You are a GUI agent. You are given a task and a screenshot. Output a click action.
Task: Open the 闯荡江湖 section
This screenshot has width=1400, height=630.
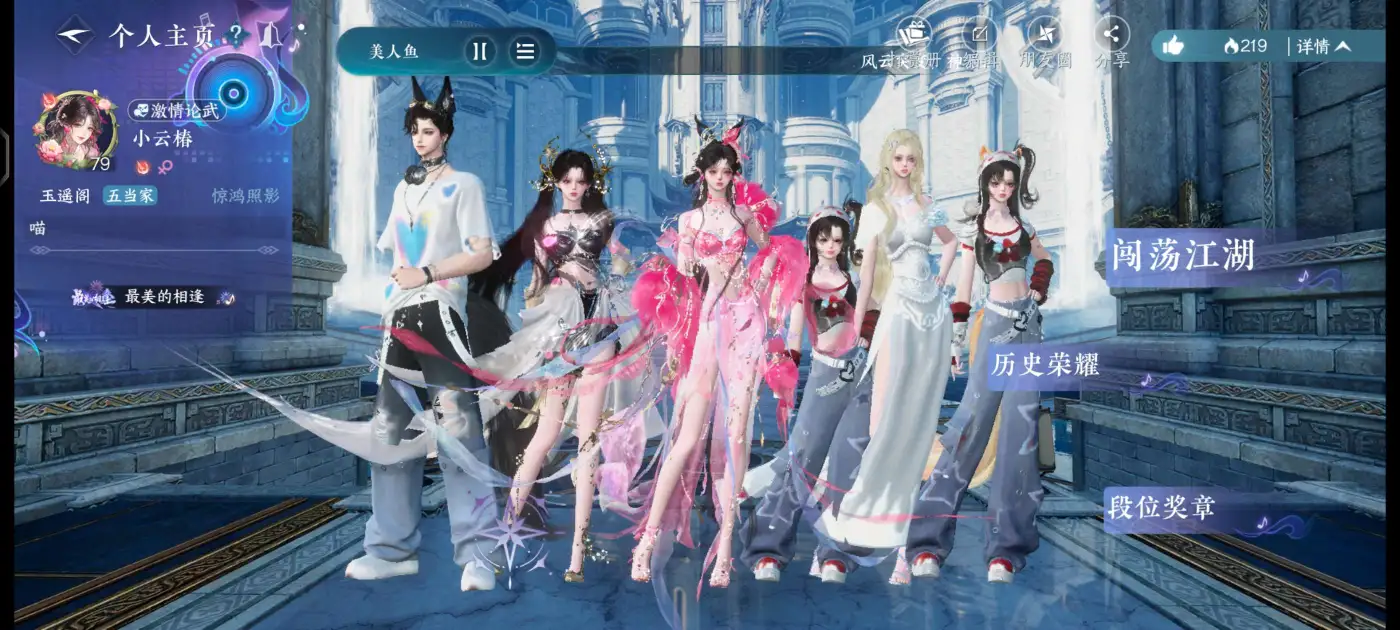1182,255
